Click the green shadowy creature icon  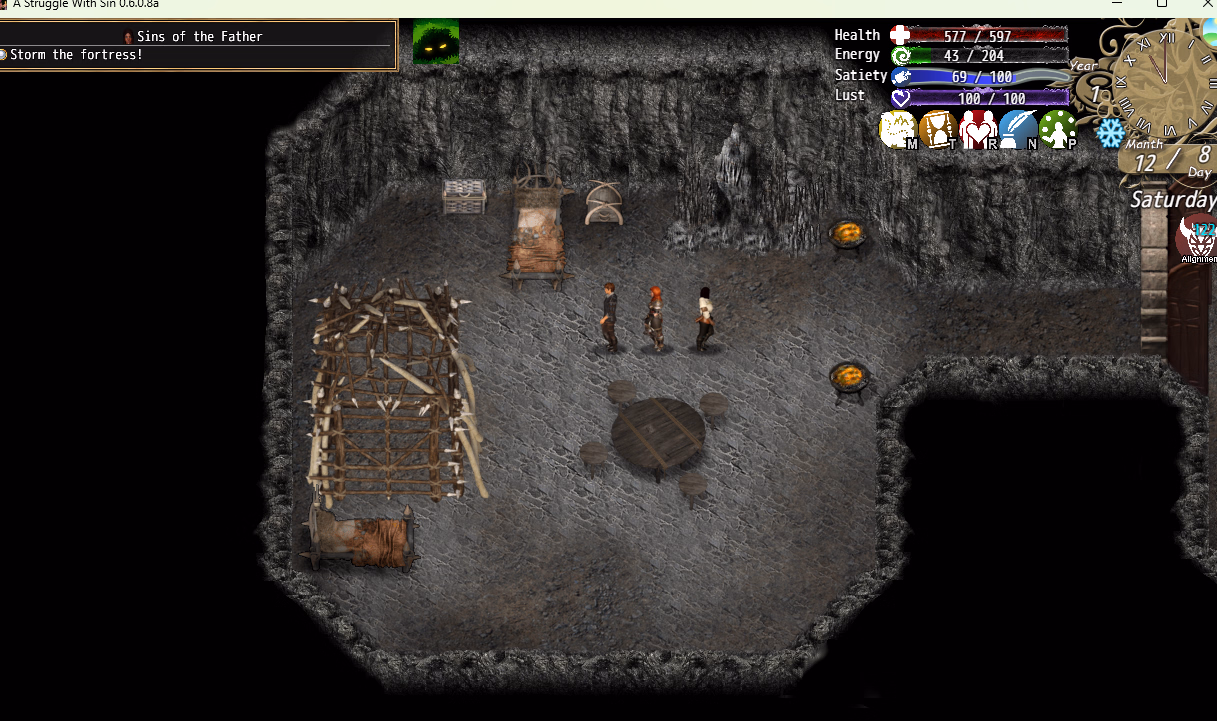436,43
